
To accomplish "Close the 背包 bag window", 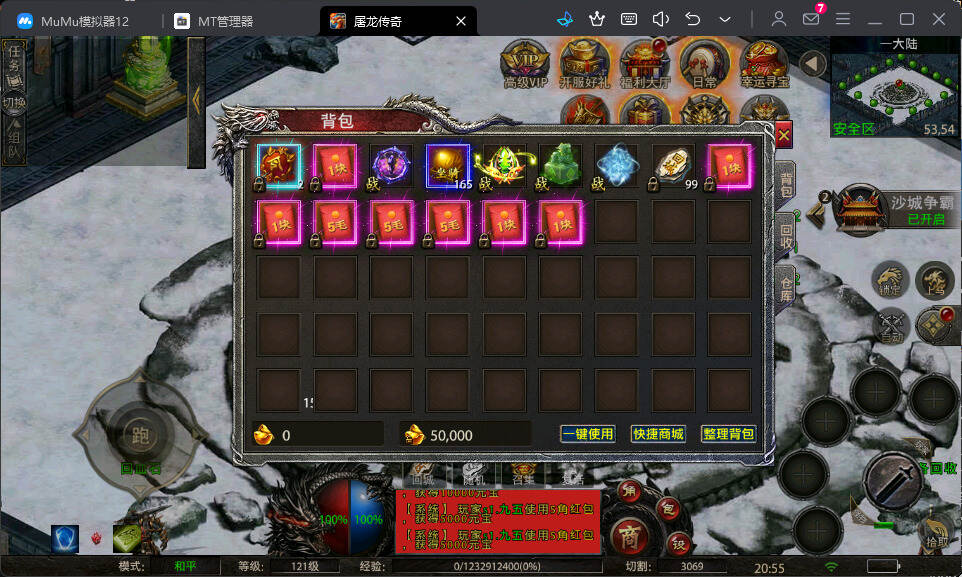I will coord(783,134).
